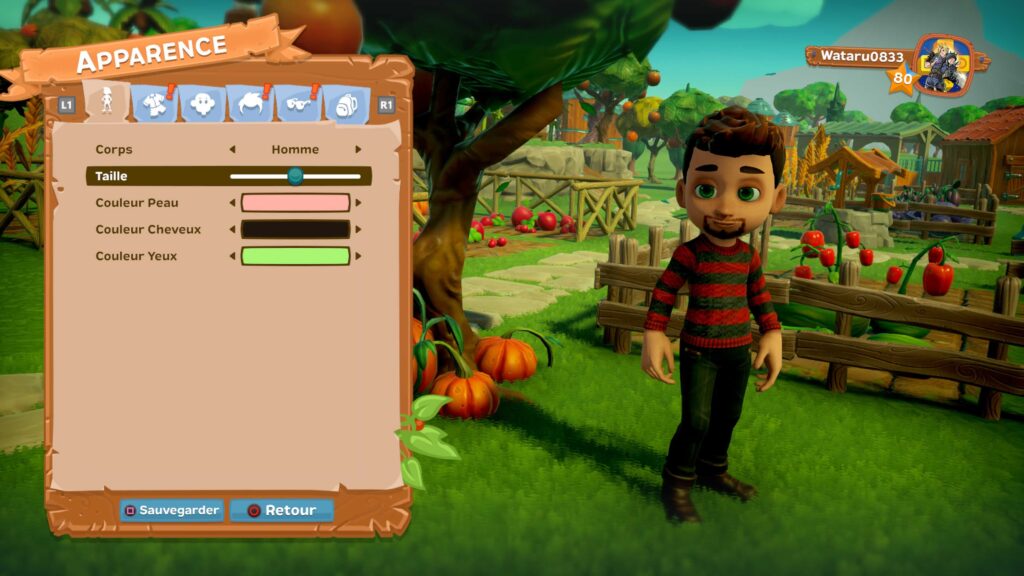Image resolution: width=1024 pixels, height=576 pixels.
Task: Select the glasses accessories tab
Action: point(298,103)
